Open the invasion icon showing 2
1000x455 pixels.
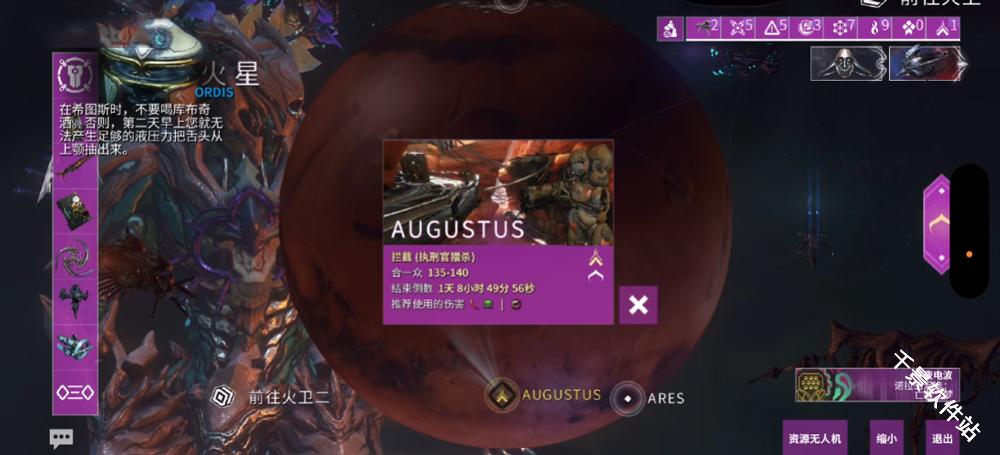tap(704, 28)
